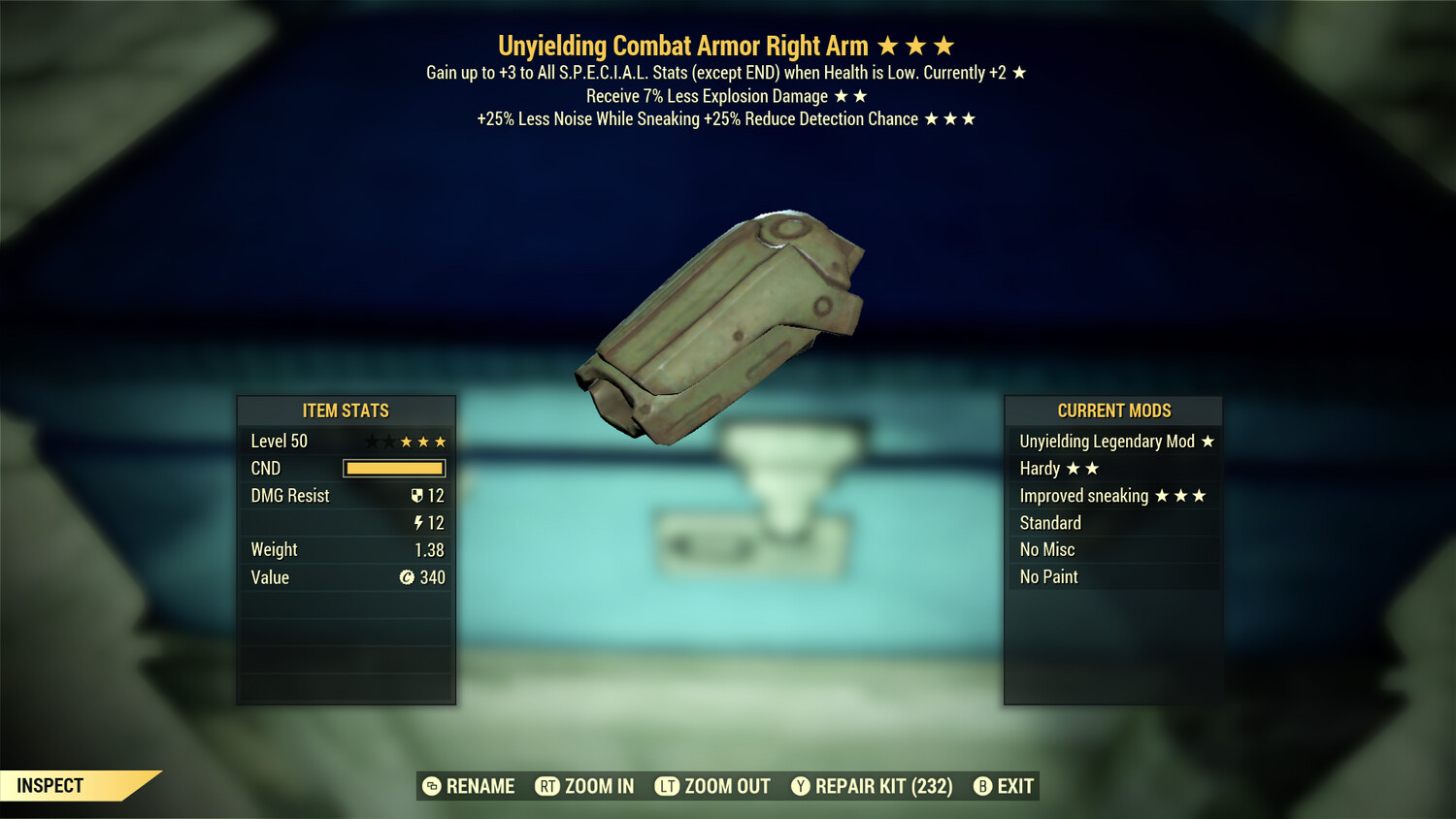The height and width of the screenshot is (819, 1456).
Task: Select the No Paint mod entry
Action: tap(1048, 576)
